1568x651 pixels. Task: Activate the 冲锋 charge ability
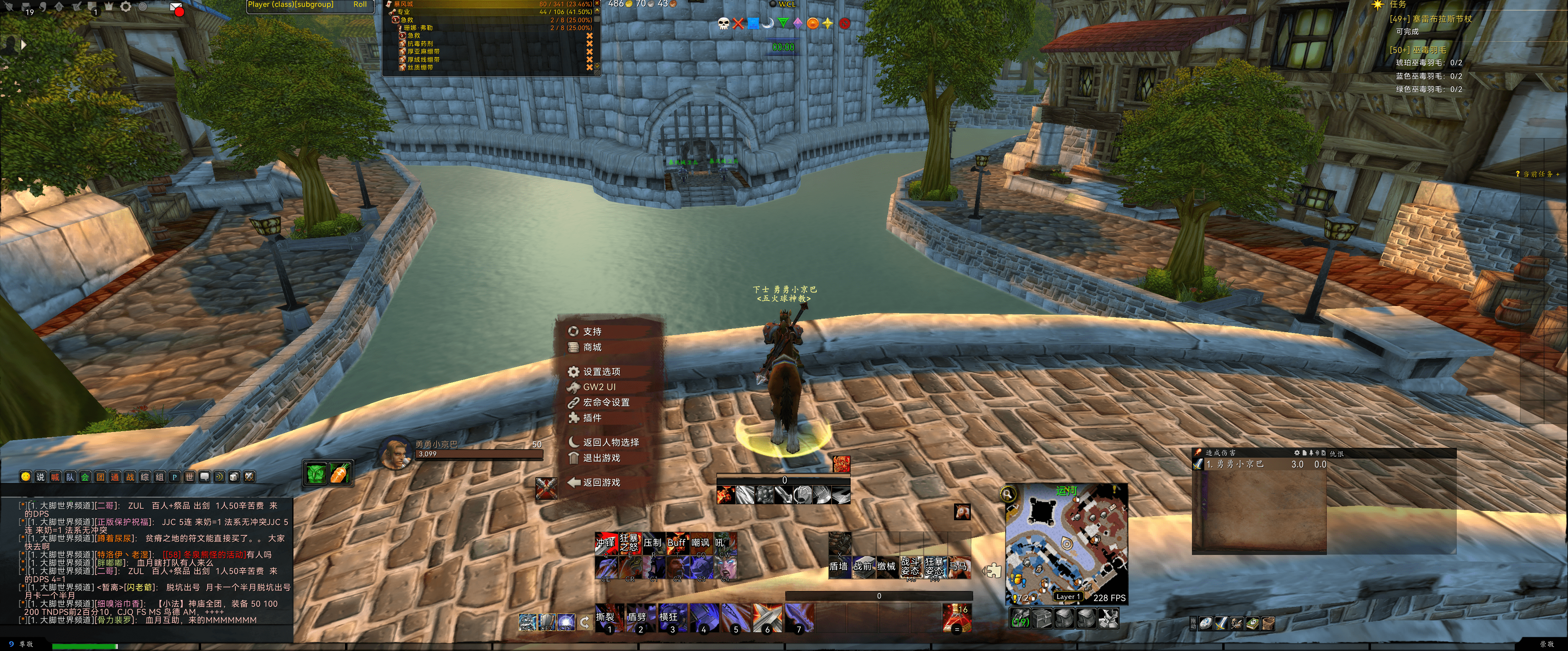tap(606, 543)
